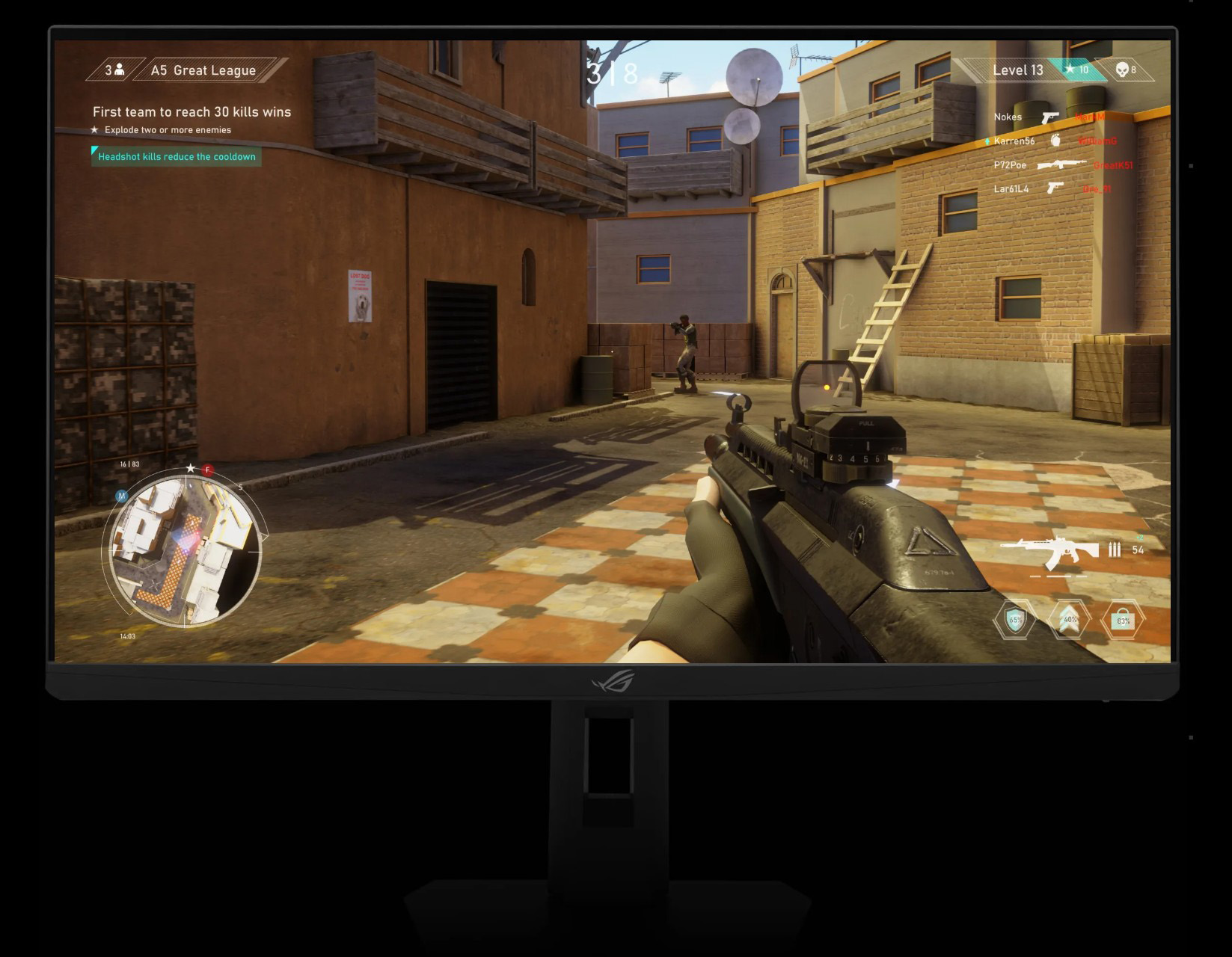Click the teal arrow beside Karren56

pyautogui.click(x=987, y=141)
